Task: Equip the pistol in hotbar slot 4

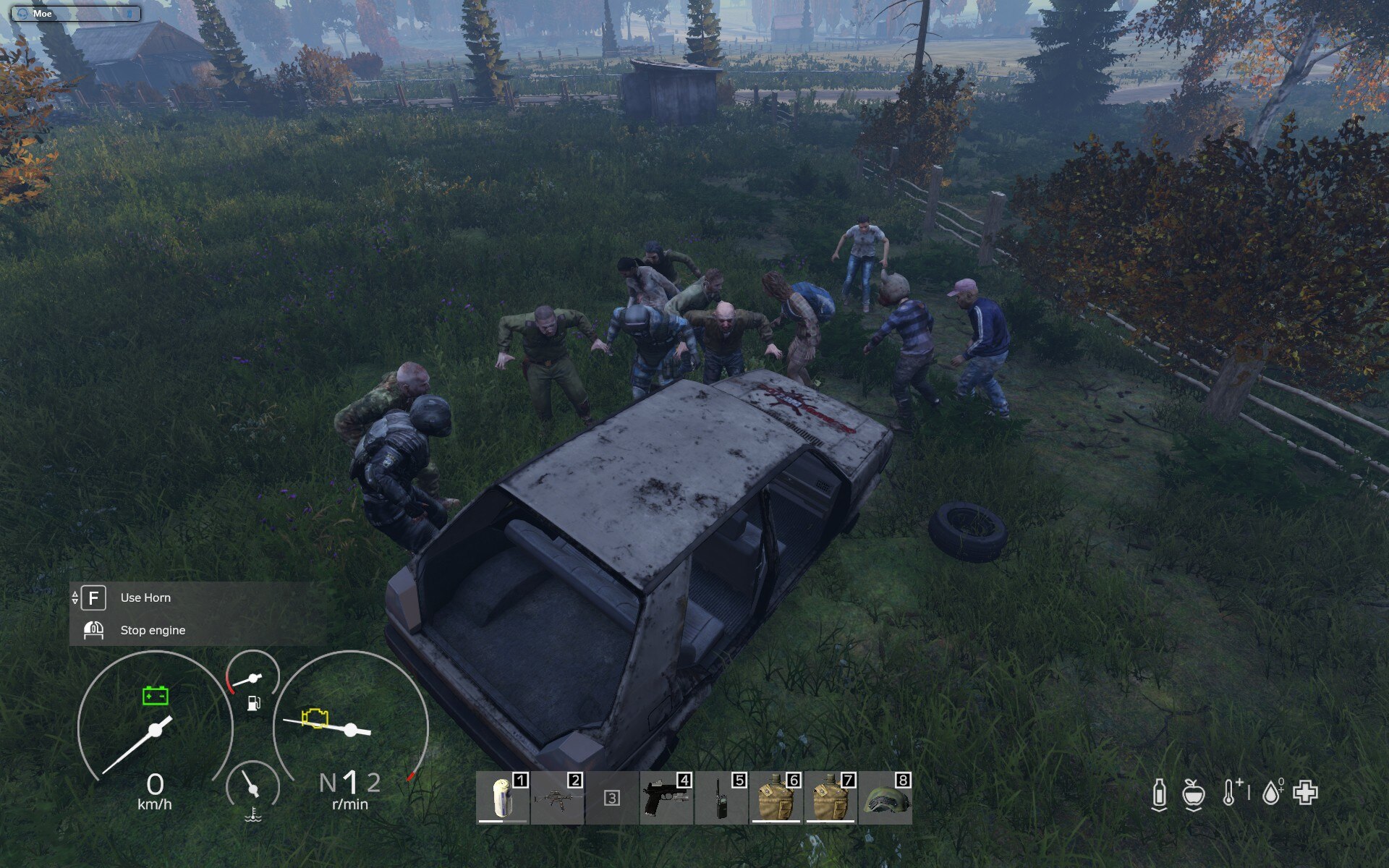Action: pyautogui.click(x=666, y=798)
